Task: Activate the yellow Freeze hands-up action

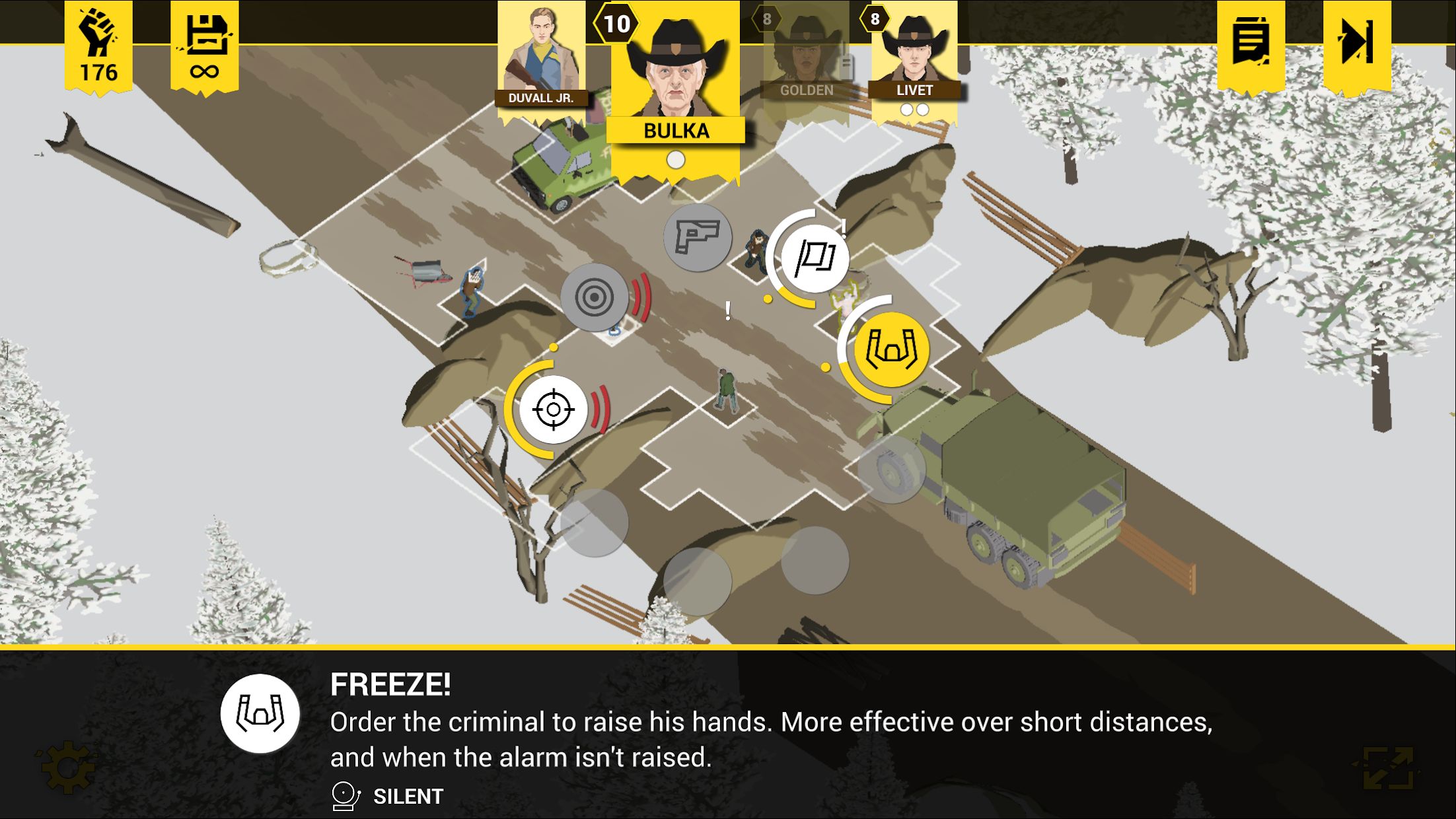Action: point(892,349)
